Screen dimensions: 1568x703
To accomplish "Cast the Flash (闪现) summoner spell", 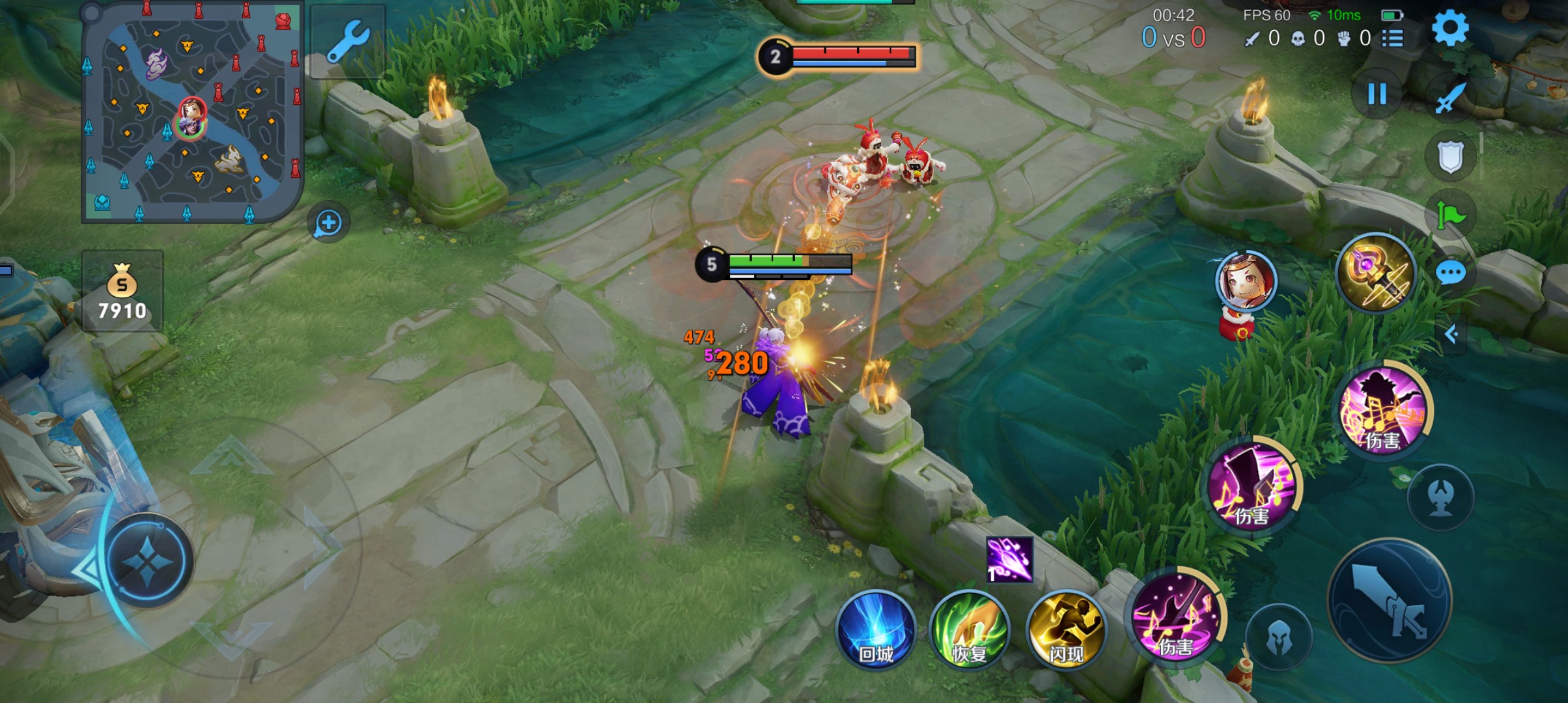I will pos(1066,630).
